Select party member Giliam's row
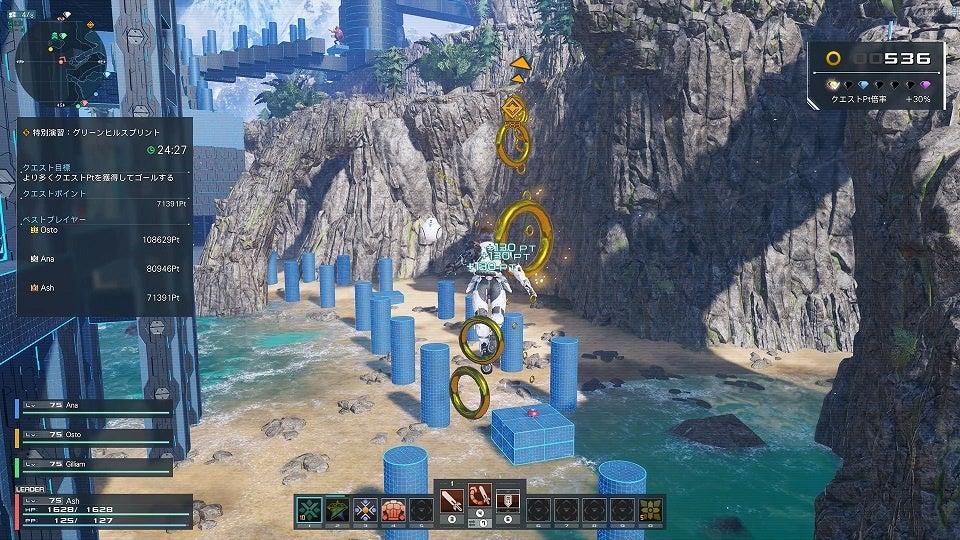 [93, 464]
